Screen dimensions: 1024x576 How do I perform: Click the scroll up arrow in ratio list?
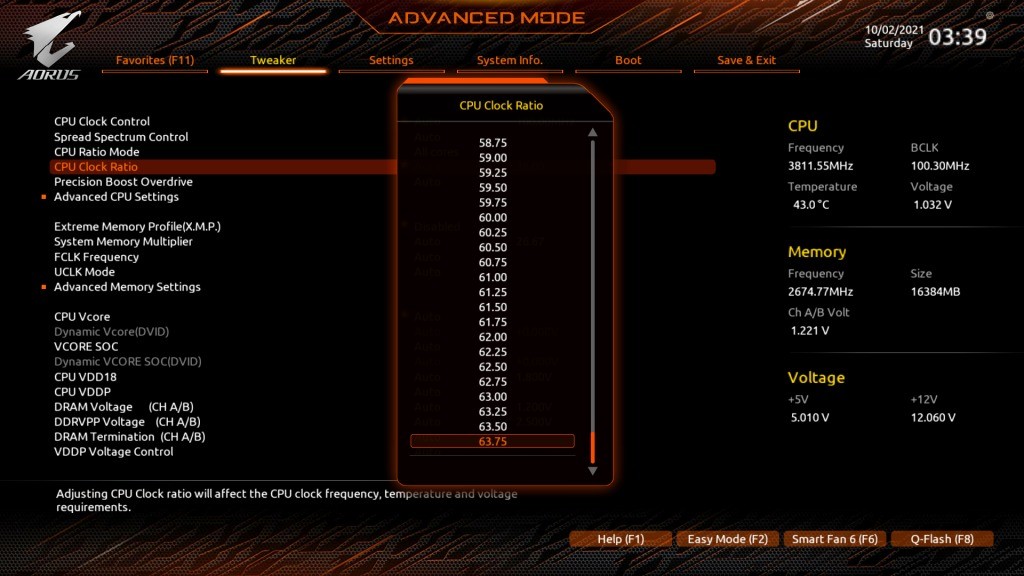tap(593, 132)
